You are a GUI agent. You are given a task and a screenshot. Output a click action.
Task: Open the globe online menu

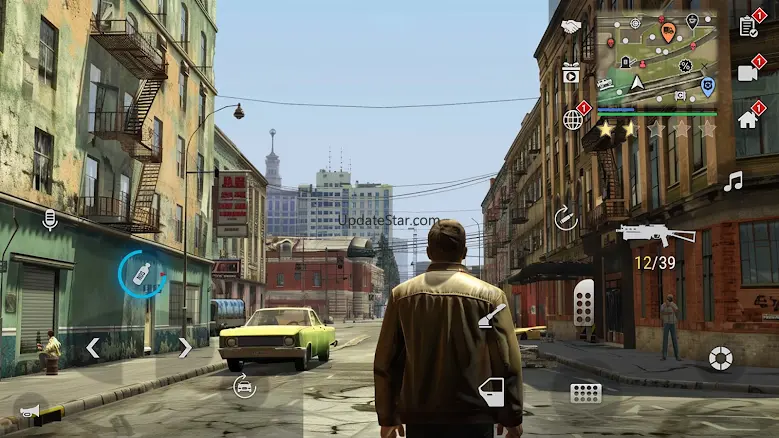[573, 119]
